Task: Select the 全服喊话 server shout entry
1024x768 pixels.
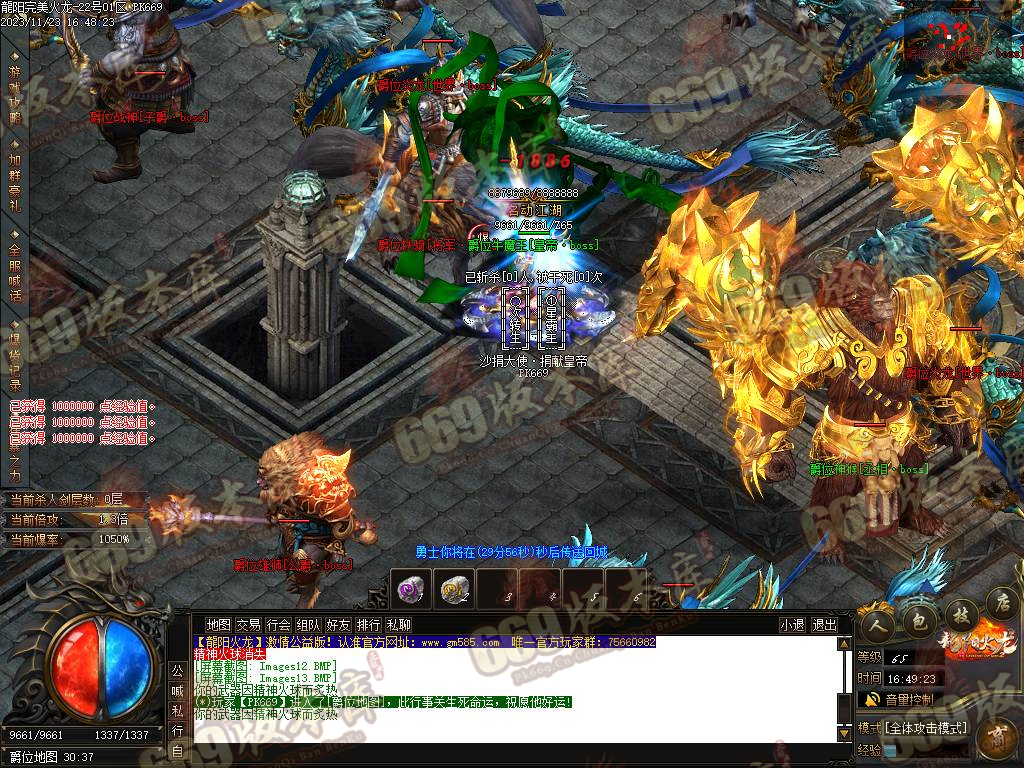Action: pyautogui.click(x=14, y=272)
